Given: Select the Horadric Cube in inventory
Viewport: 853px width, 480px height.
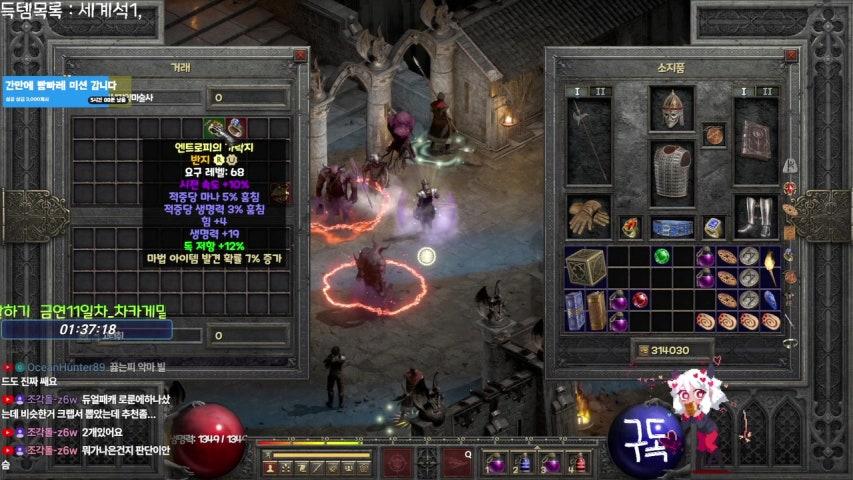Looking at the screenshot, I should coord(585,266).
